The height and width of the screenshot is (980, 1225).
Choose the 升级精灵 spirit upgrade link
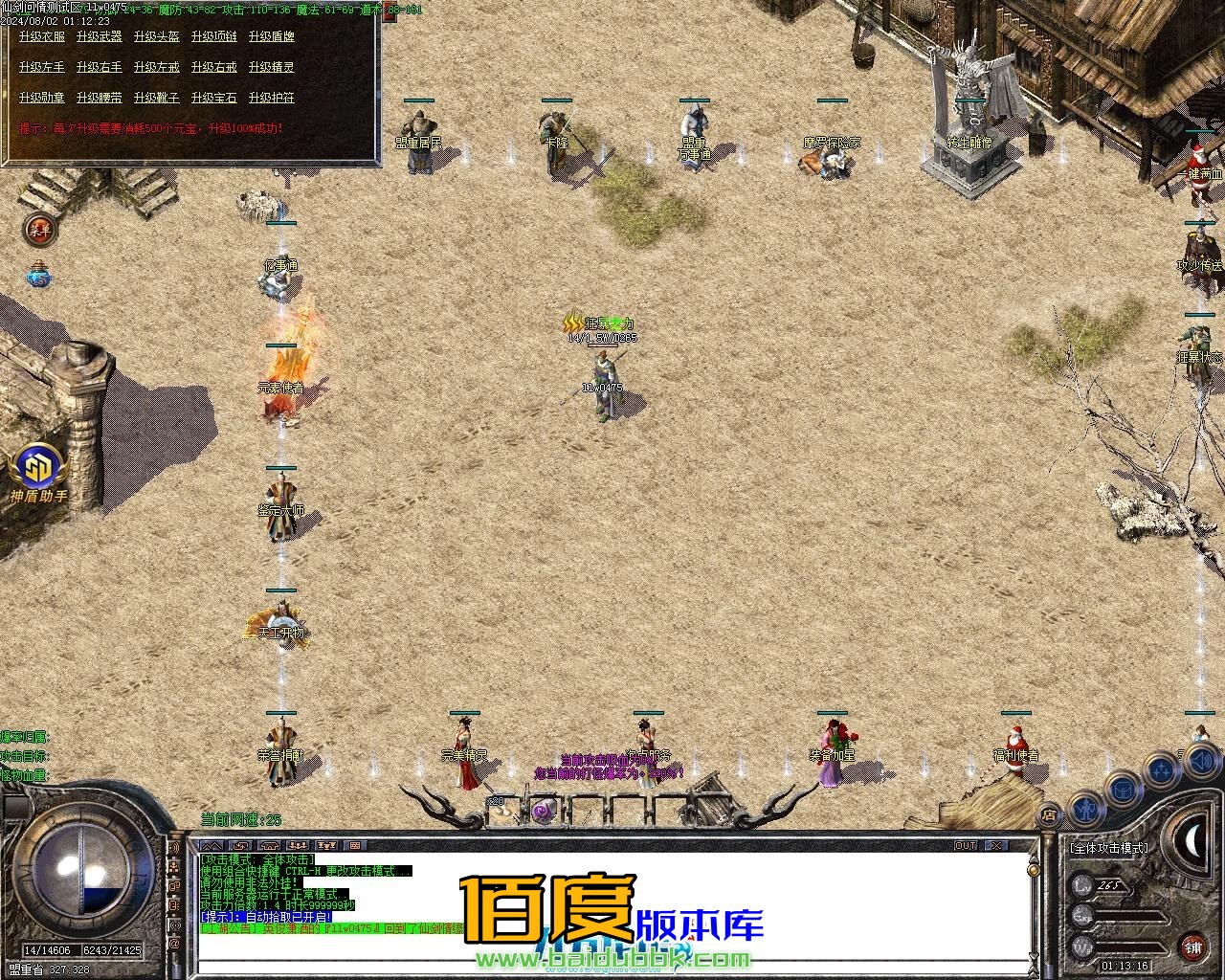(272, 67)
